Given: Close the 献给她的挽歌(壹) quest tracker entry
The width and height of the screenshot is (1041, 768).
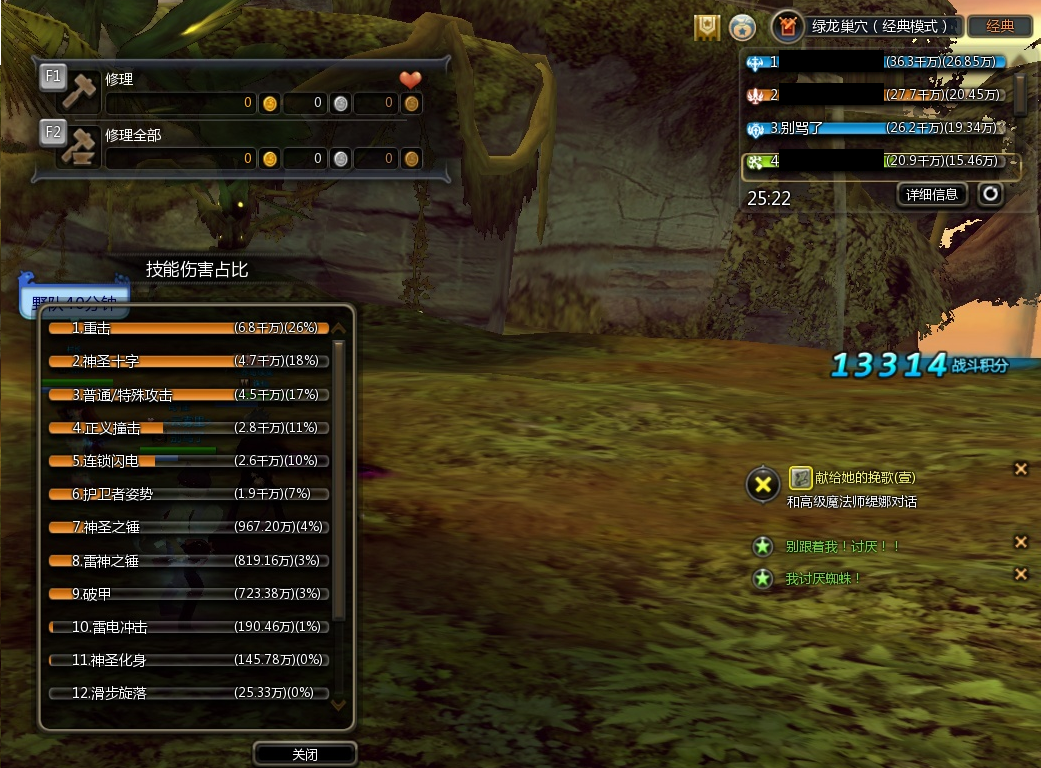Looking at the screenshot, I should 1021,469.
